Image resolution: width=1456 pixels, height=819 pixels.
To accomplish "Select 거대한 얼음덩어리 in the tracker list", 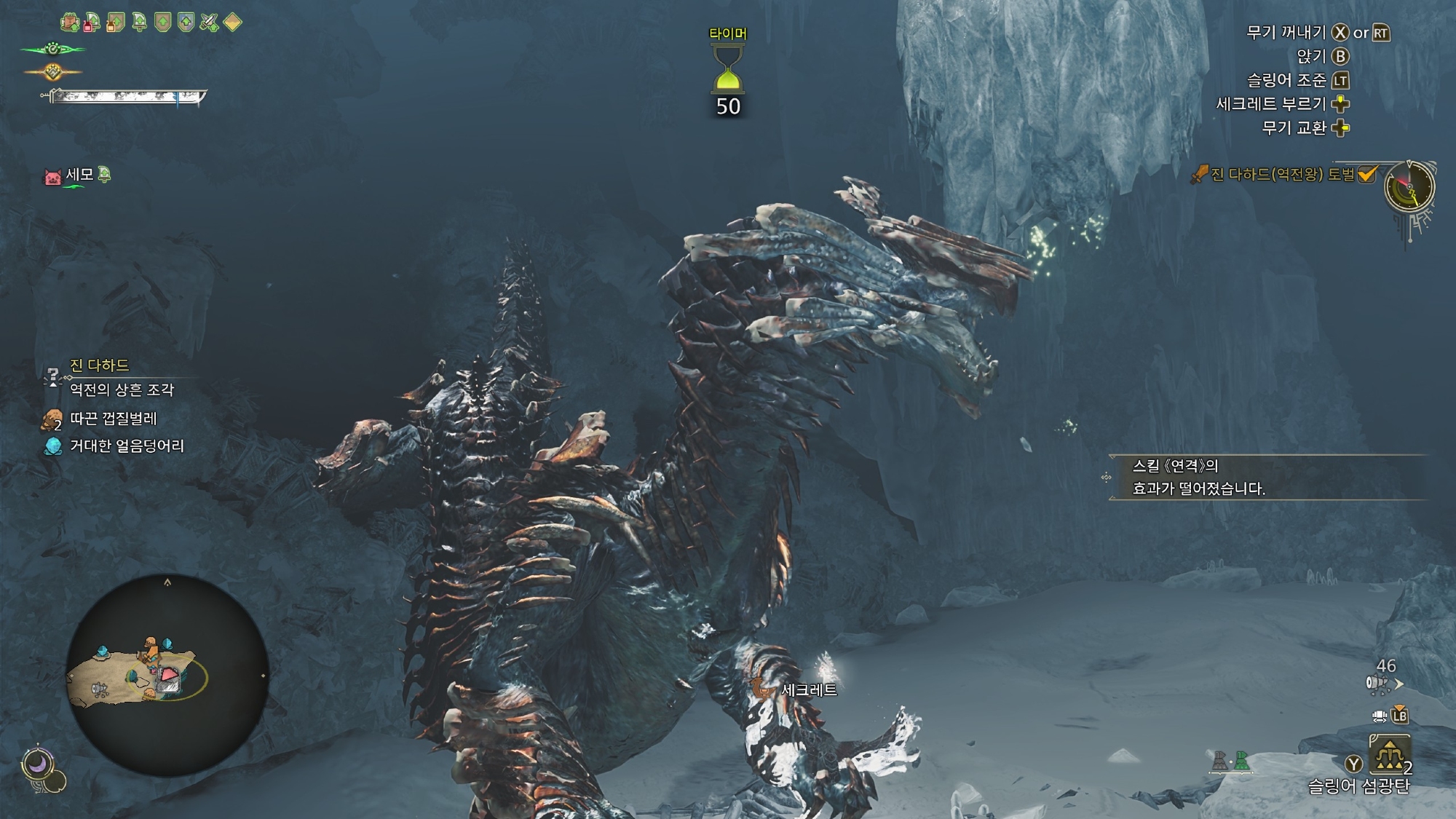I will [127, 446].
